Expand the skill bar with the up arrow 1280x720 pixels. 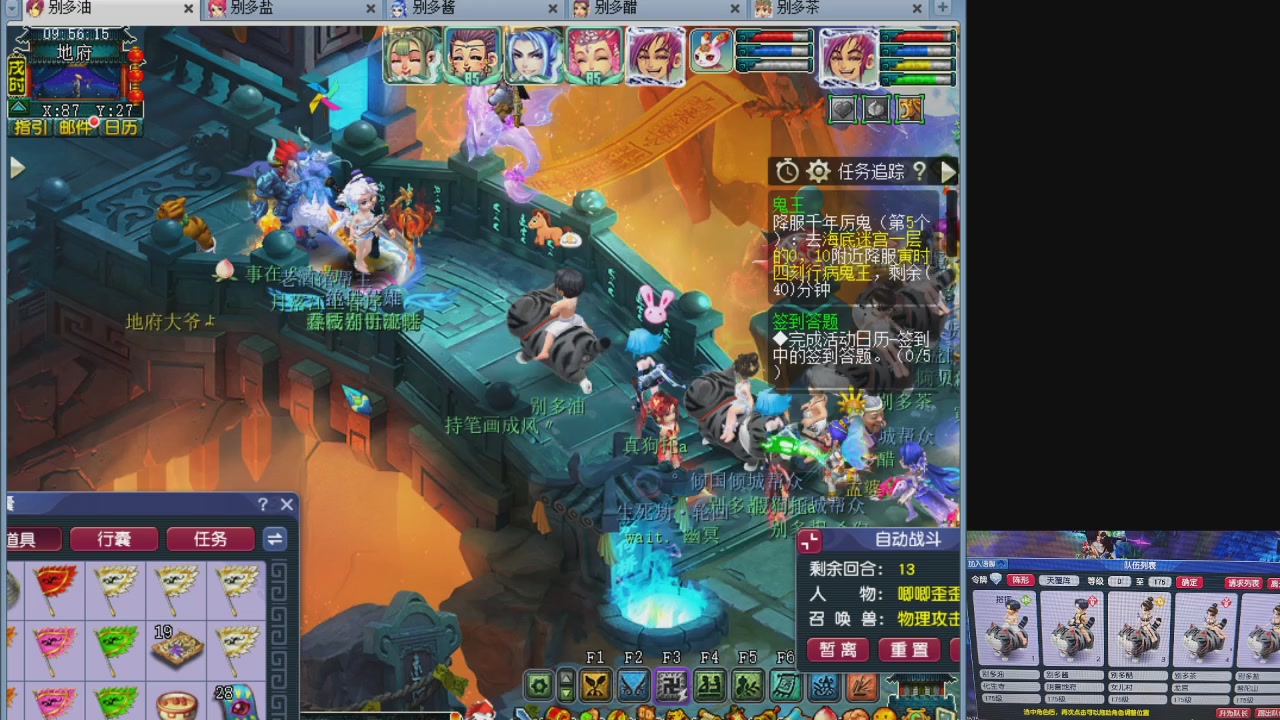[x=566, y=680]
